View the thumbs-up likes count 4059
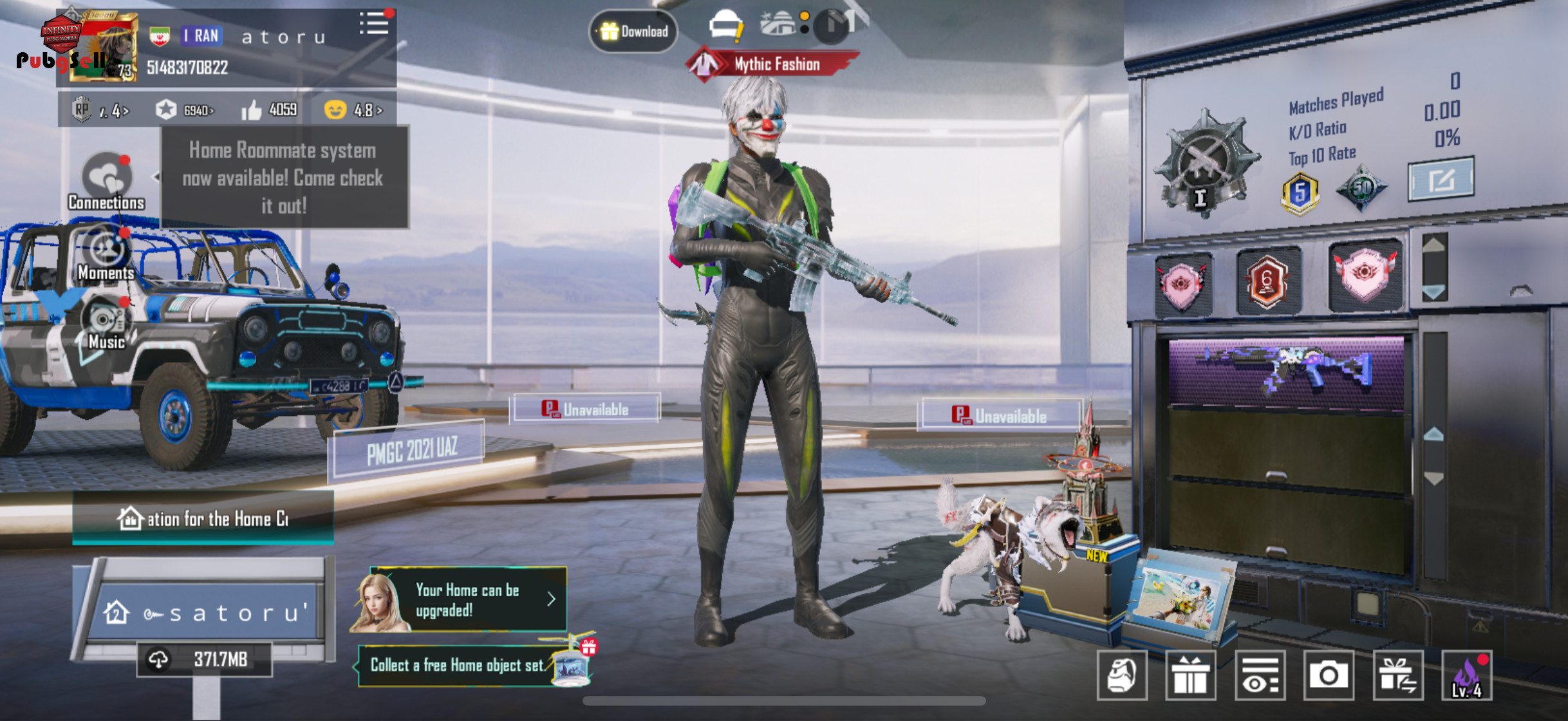 coord(269,110)
